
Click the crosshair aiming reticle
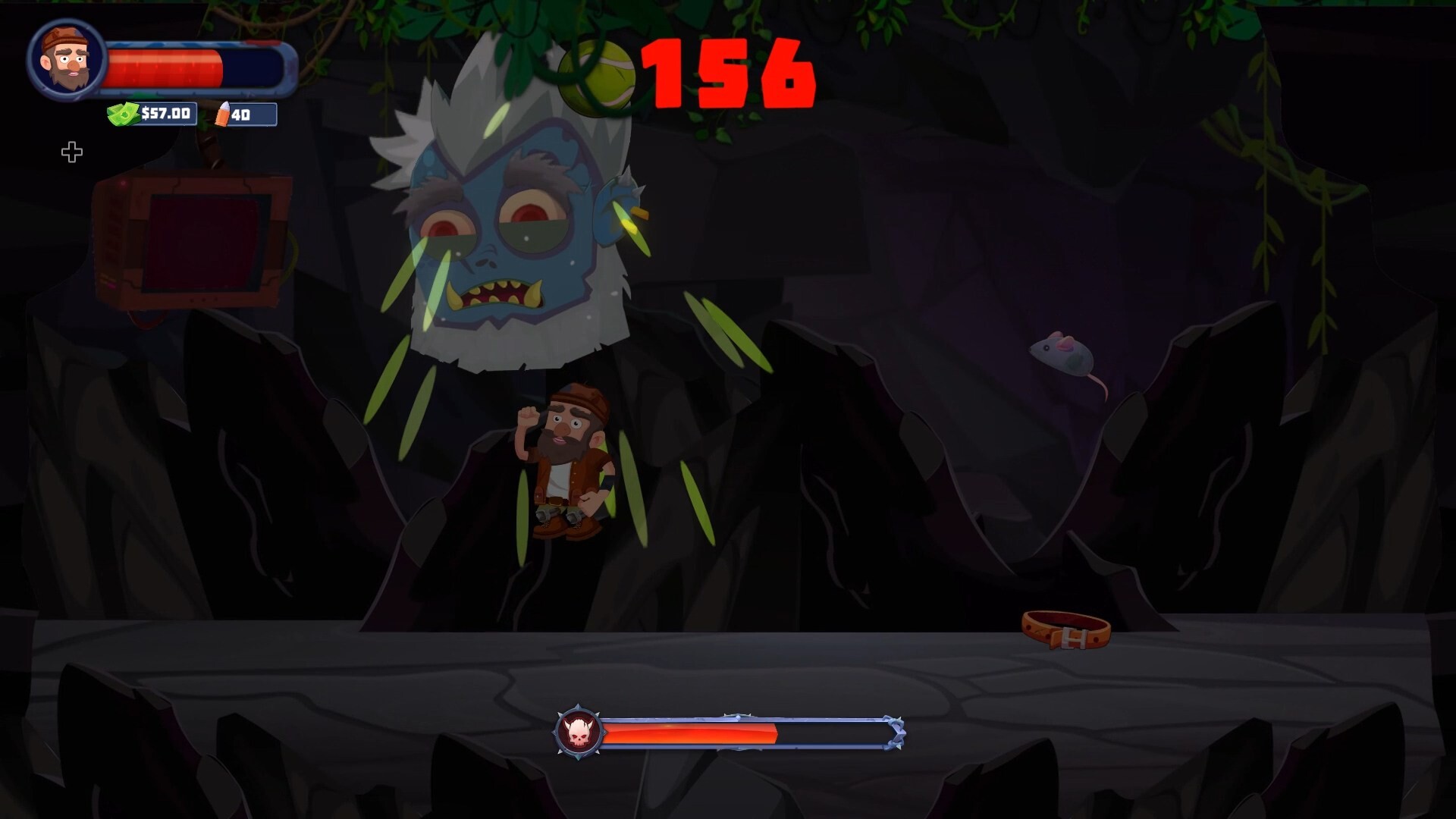pyautogui.click(x=72, y=152)
